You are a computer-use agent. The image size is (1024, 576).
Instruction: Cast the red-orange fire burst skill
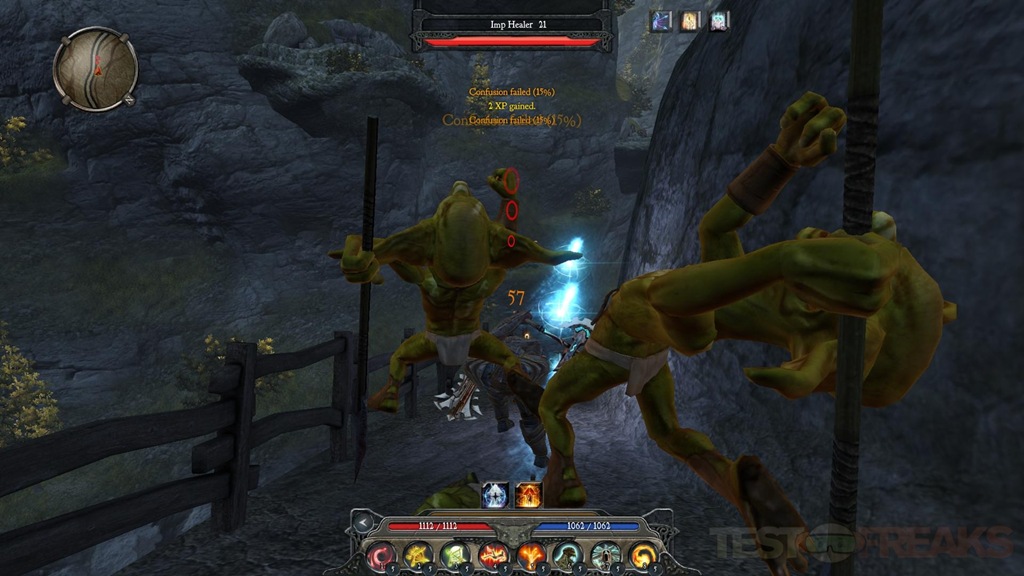pyautogui.click(x=492, y=554)
